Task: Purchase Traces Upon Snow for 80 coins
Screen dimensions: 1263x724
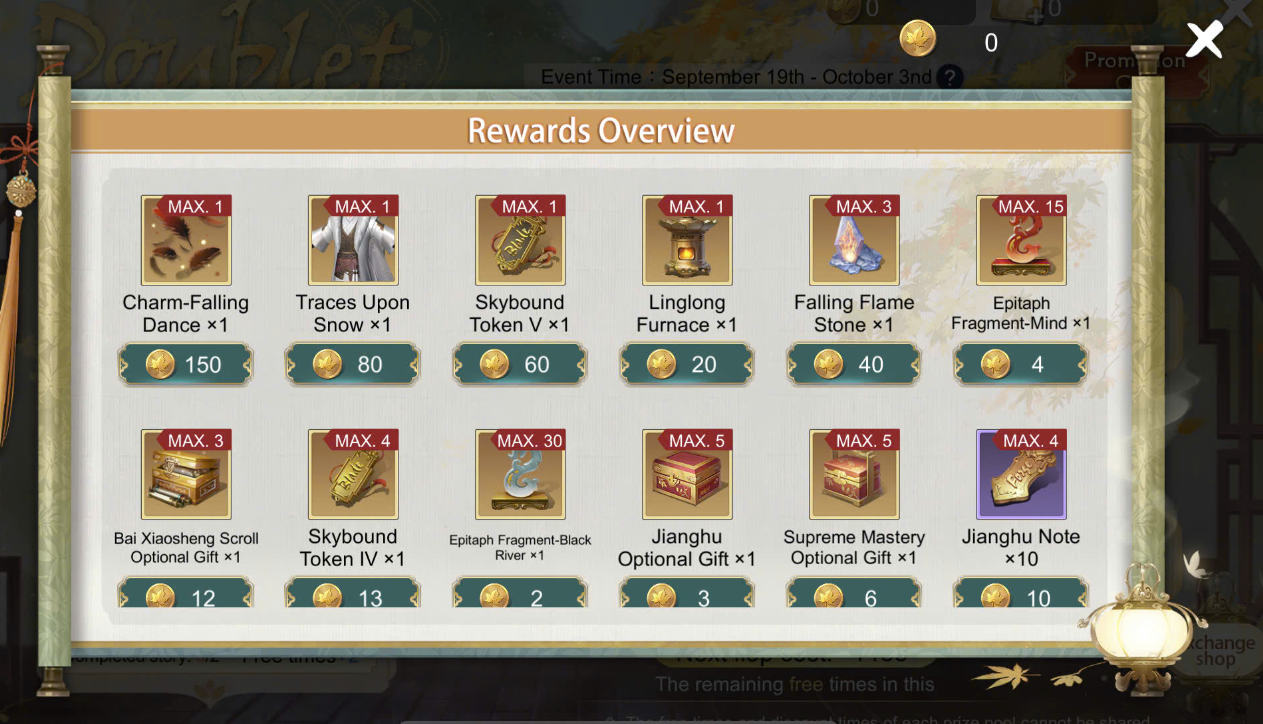Action: (x=353, y=364)
